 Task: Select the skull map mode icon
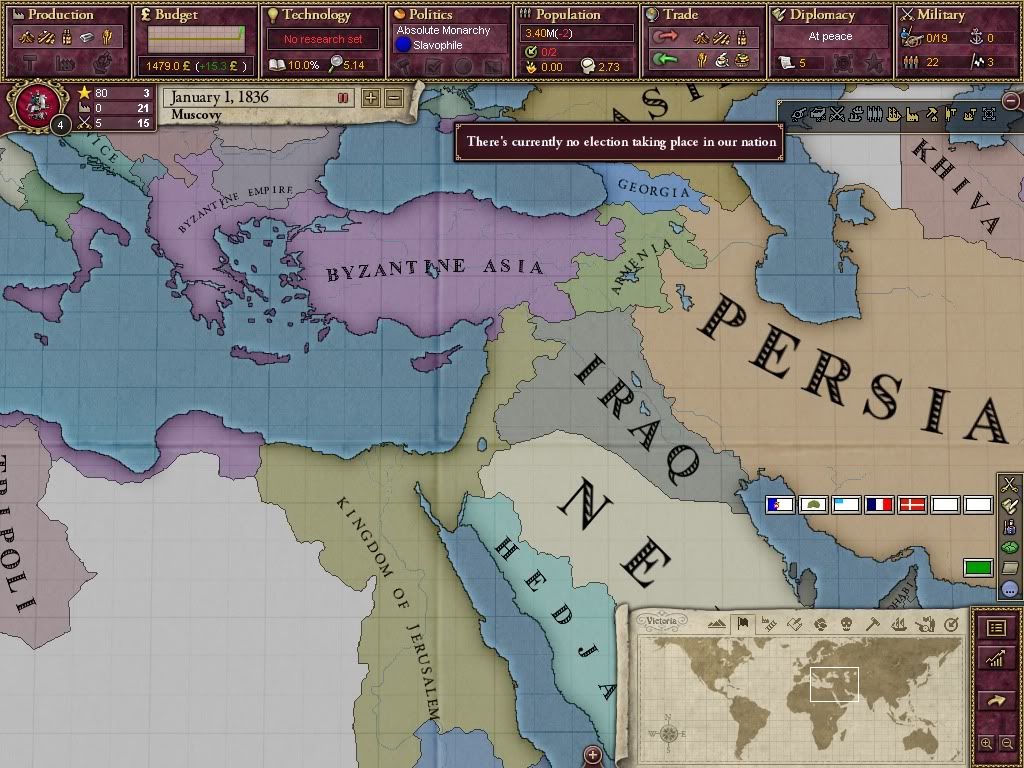point(846,624)
